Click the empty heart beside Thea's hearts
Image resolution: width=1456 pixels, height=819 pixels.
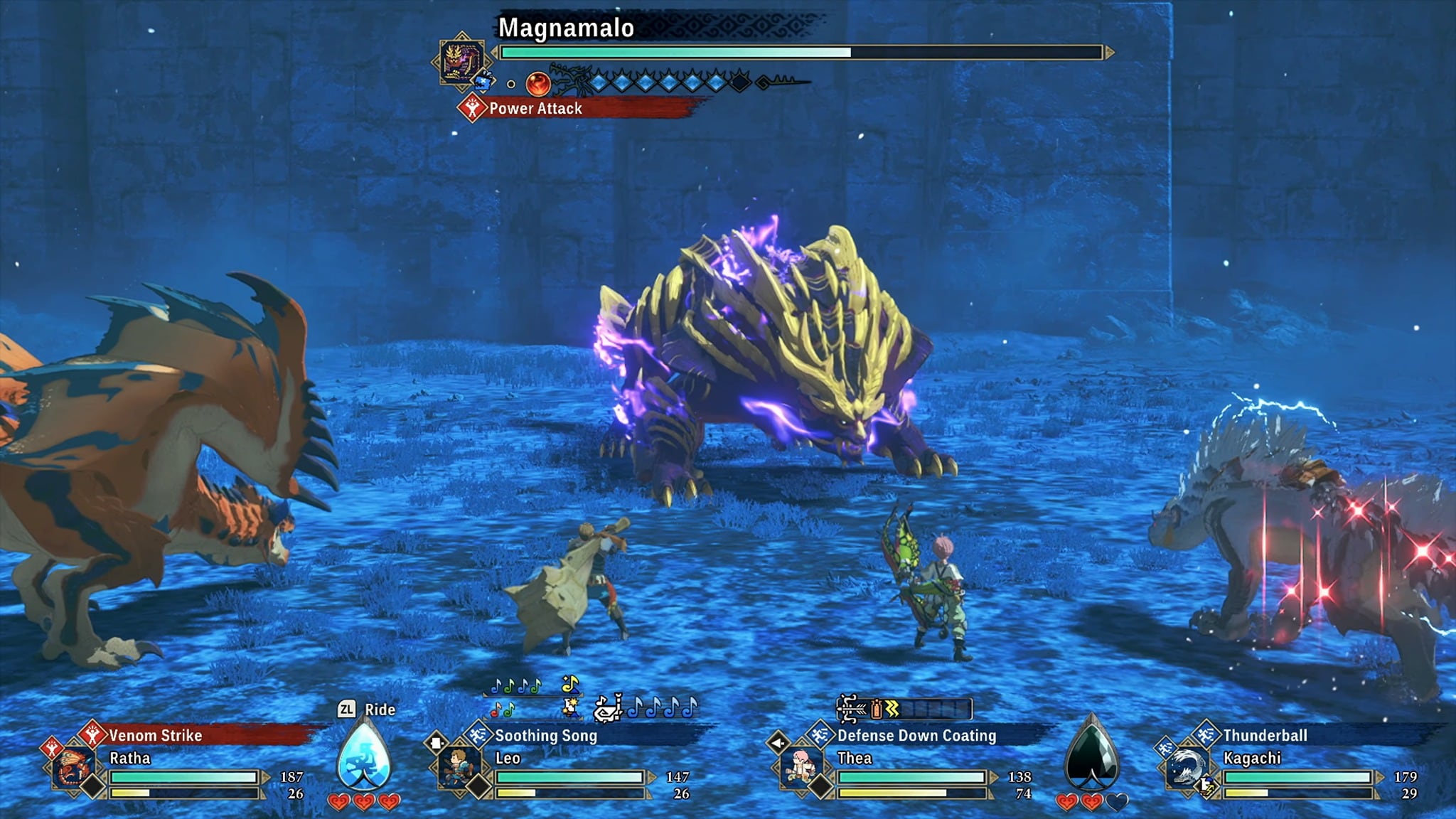click(x=1116, y=801)
